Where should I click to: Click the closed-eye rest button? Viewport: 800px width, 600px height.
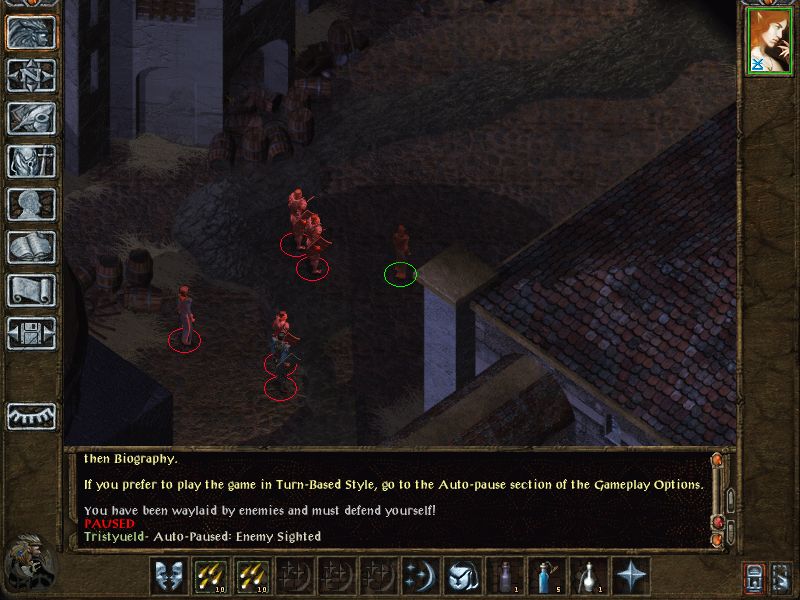click(31, 416)
